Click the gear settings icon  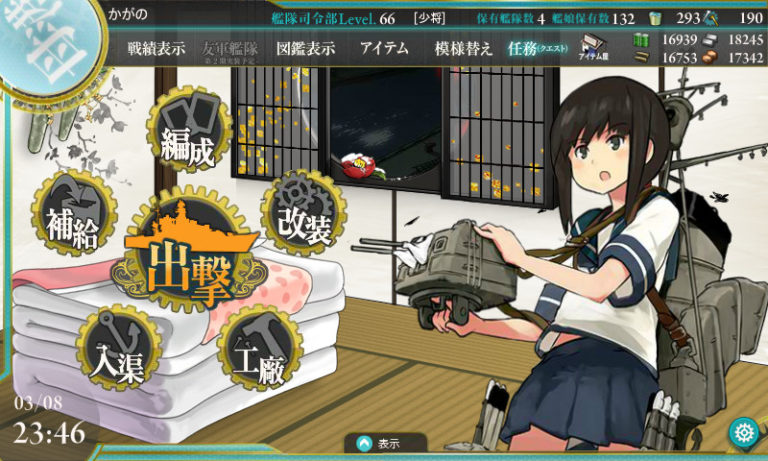click(x=743, y=433)
